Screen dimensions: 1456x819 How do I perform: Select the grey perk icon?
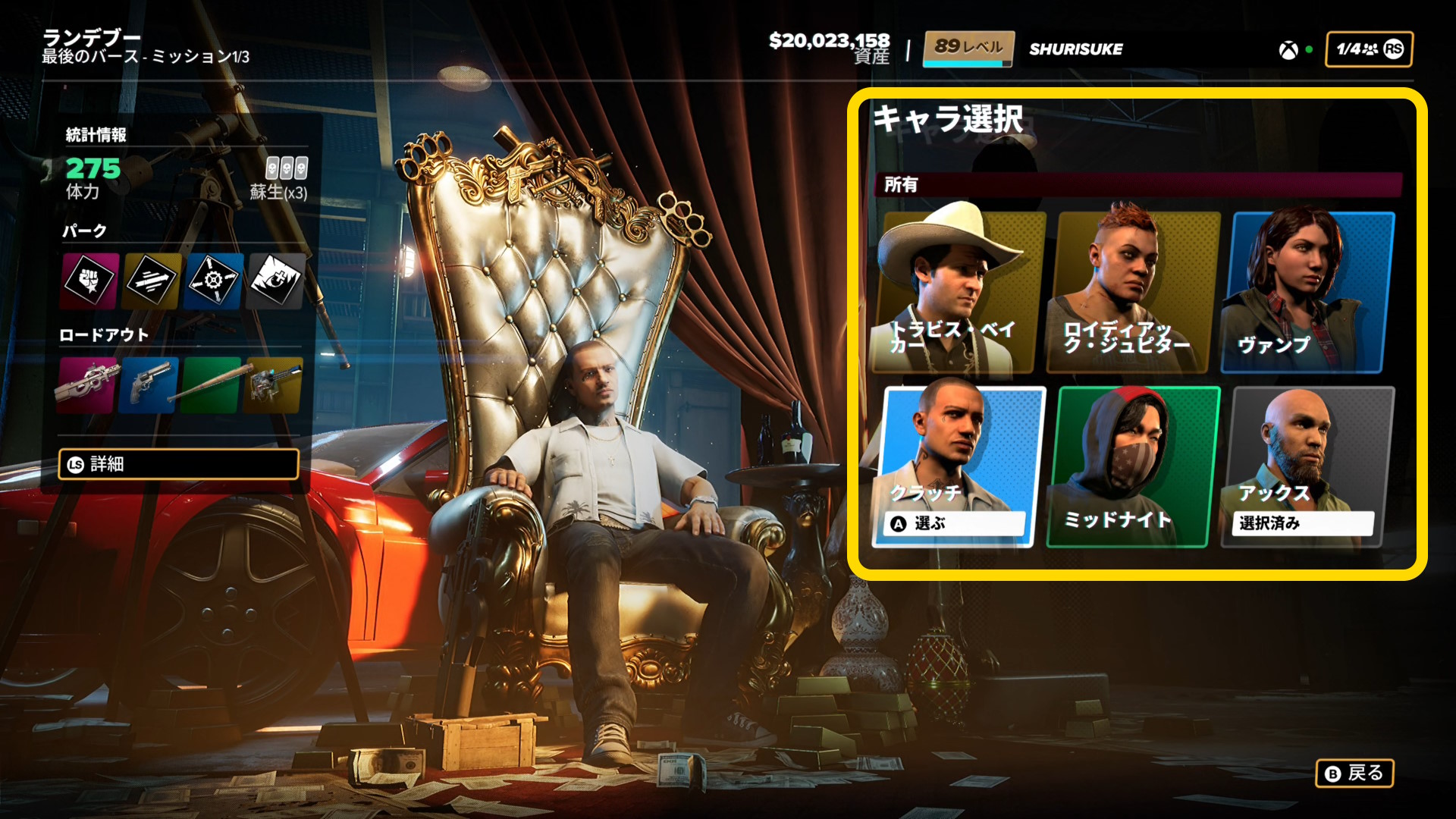coord(276,281)
